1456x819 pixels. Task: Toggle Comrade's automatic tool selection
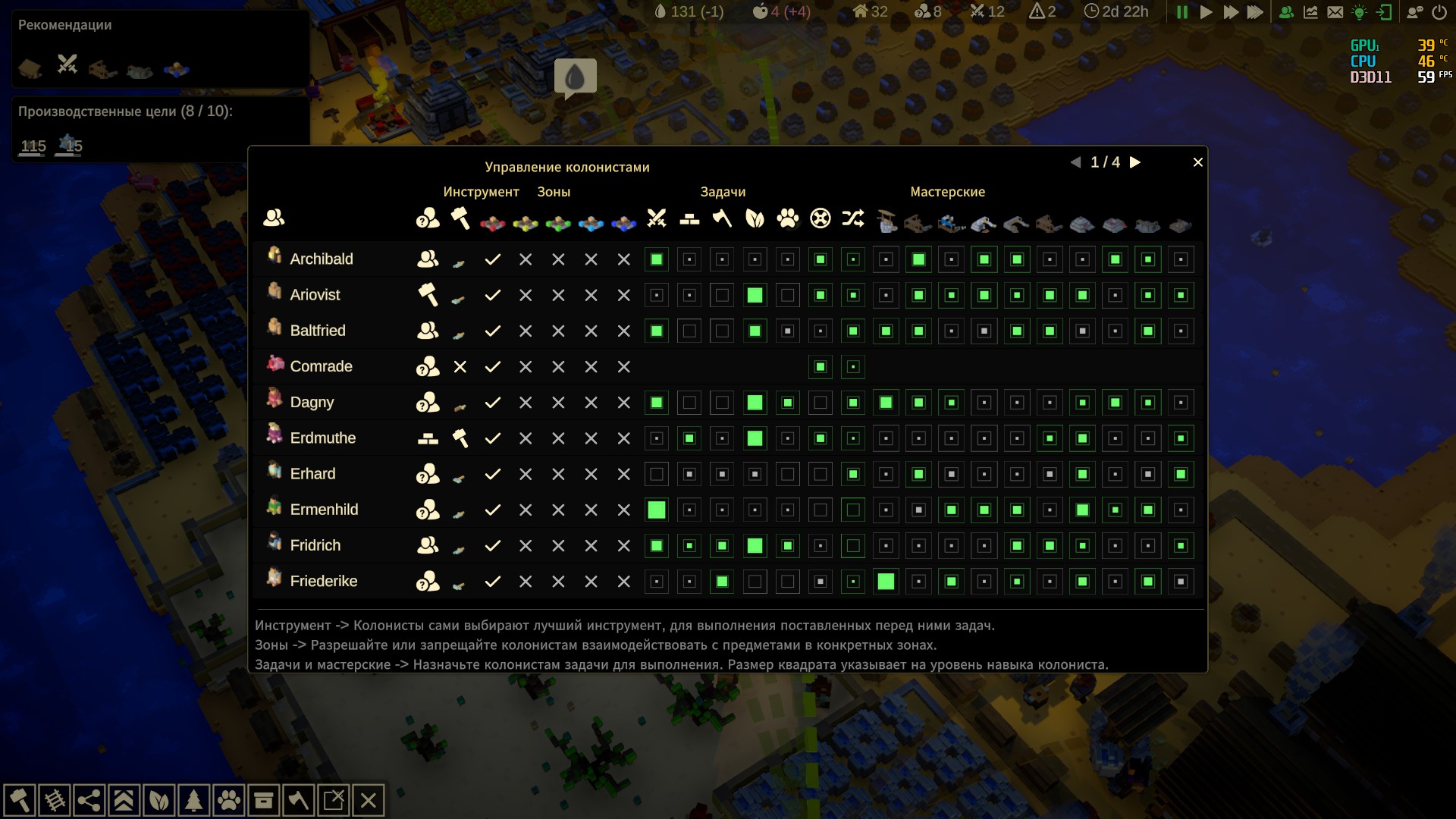460,367
